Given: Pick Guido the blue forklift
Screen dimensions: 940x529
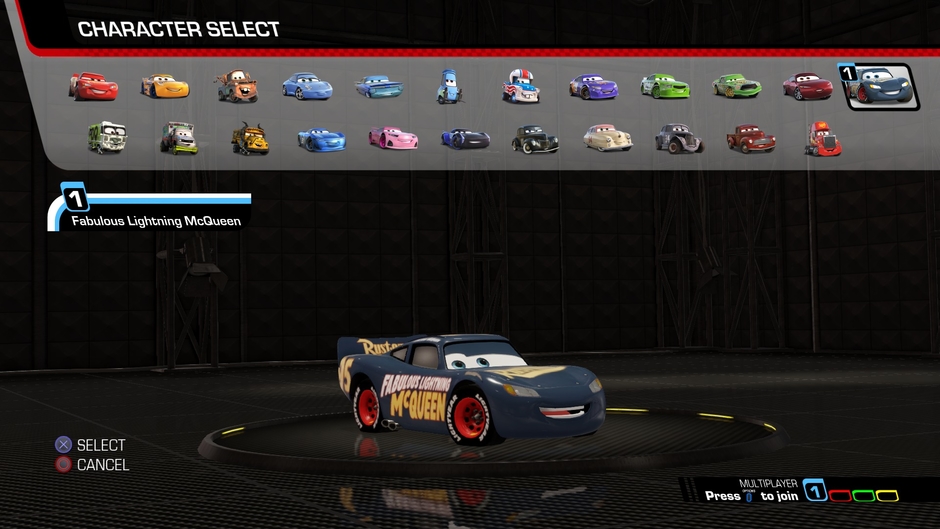Looking at the screenshot, I should [449, 87].
